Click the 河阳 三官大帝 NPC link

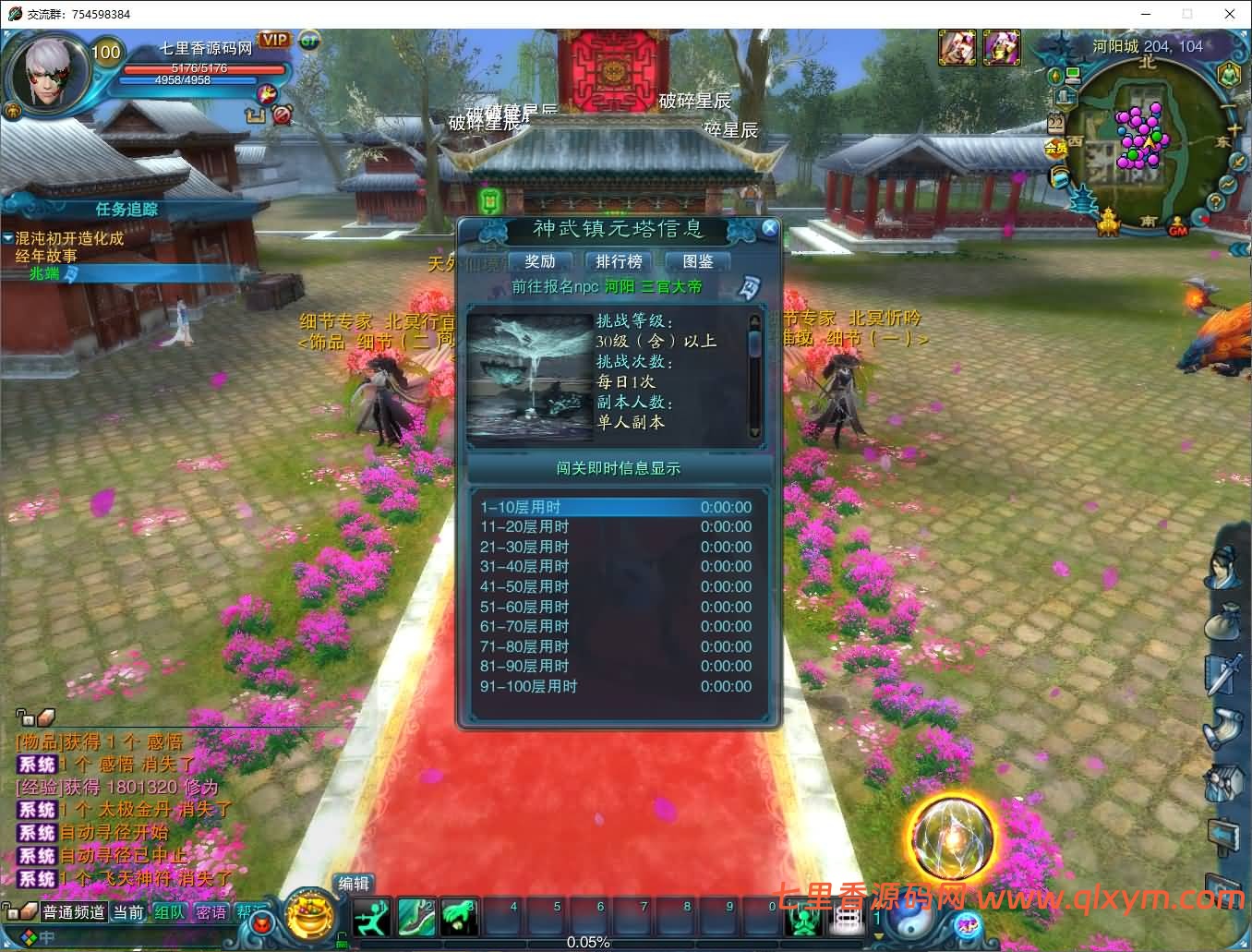coord(653,286)
